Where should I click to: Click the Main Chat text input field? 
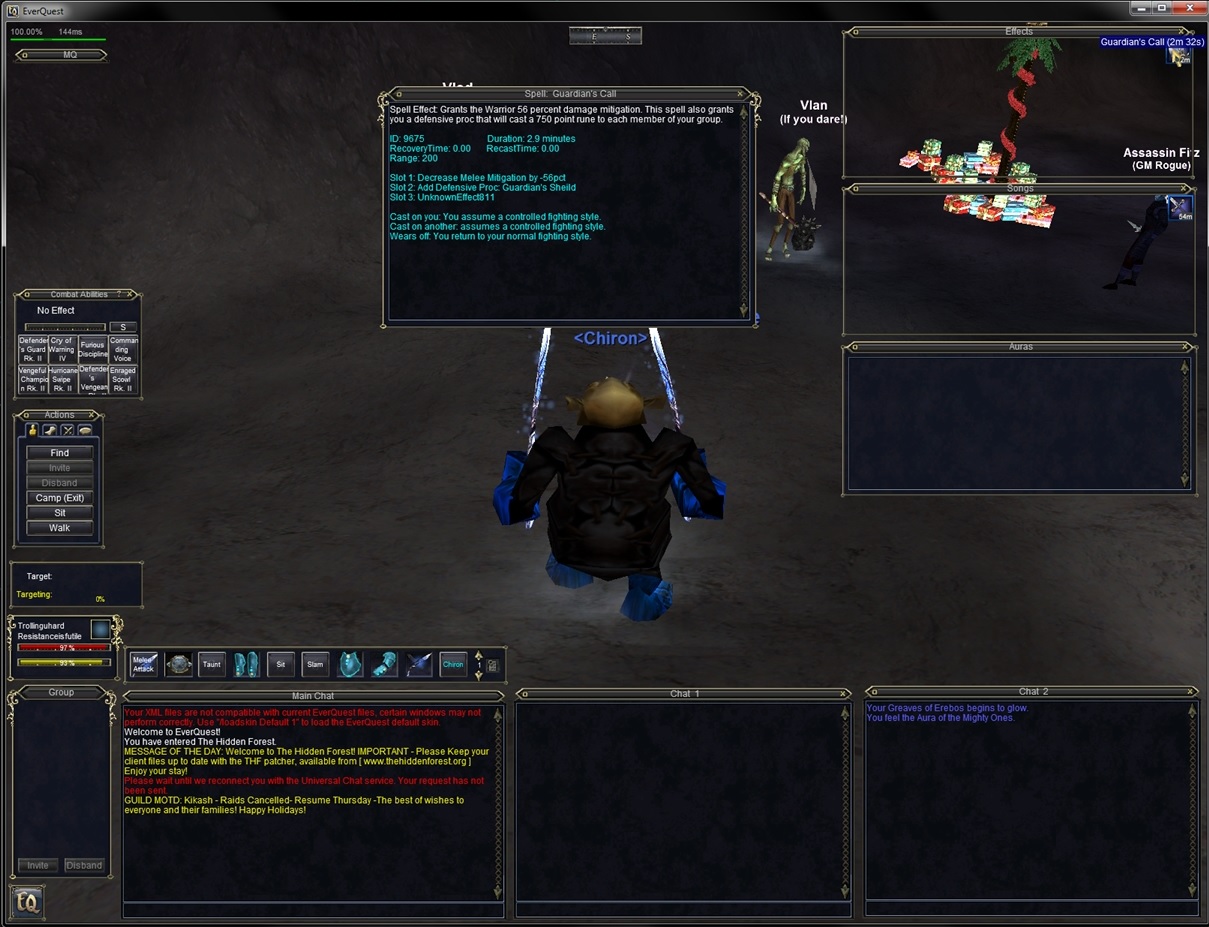(x=312, y=910)
